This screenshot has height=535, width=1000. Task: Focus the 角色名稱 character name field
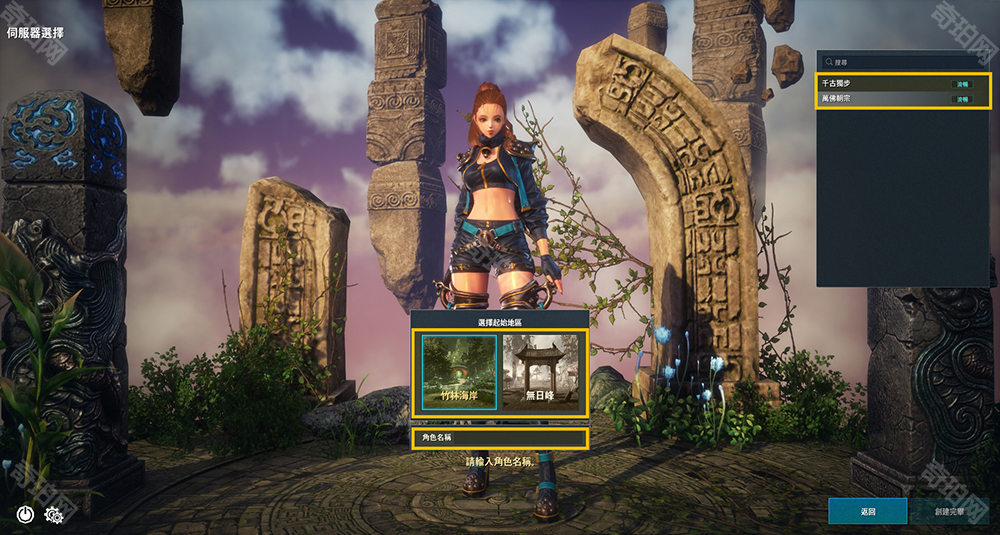point(499,438)
